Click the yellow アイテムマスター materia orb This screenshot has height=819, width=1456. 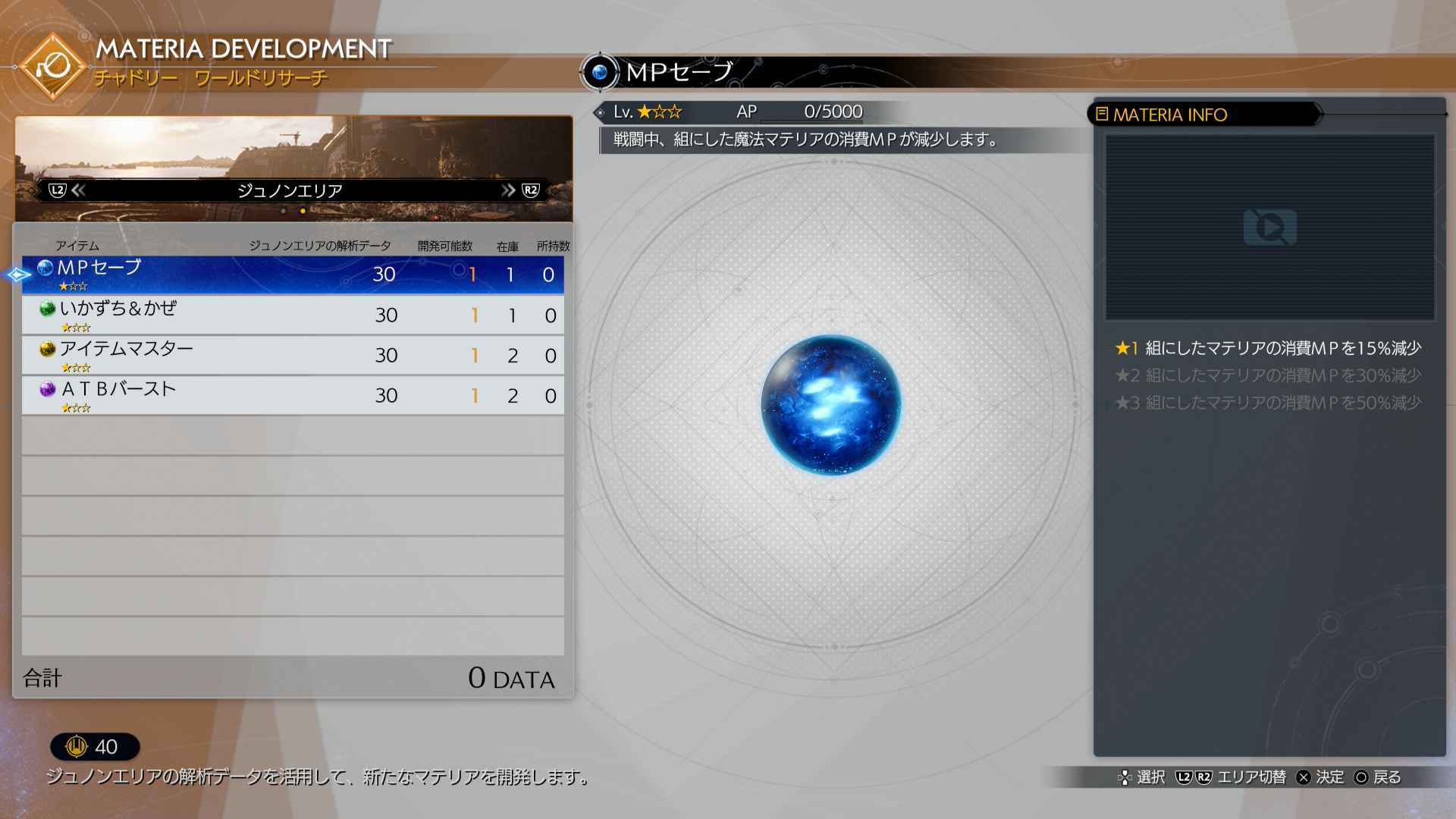click(x=46, y=347)
